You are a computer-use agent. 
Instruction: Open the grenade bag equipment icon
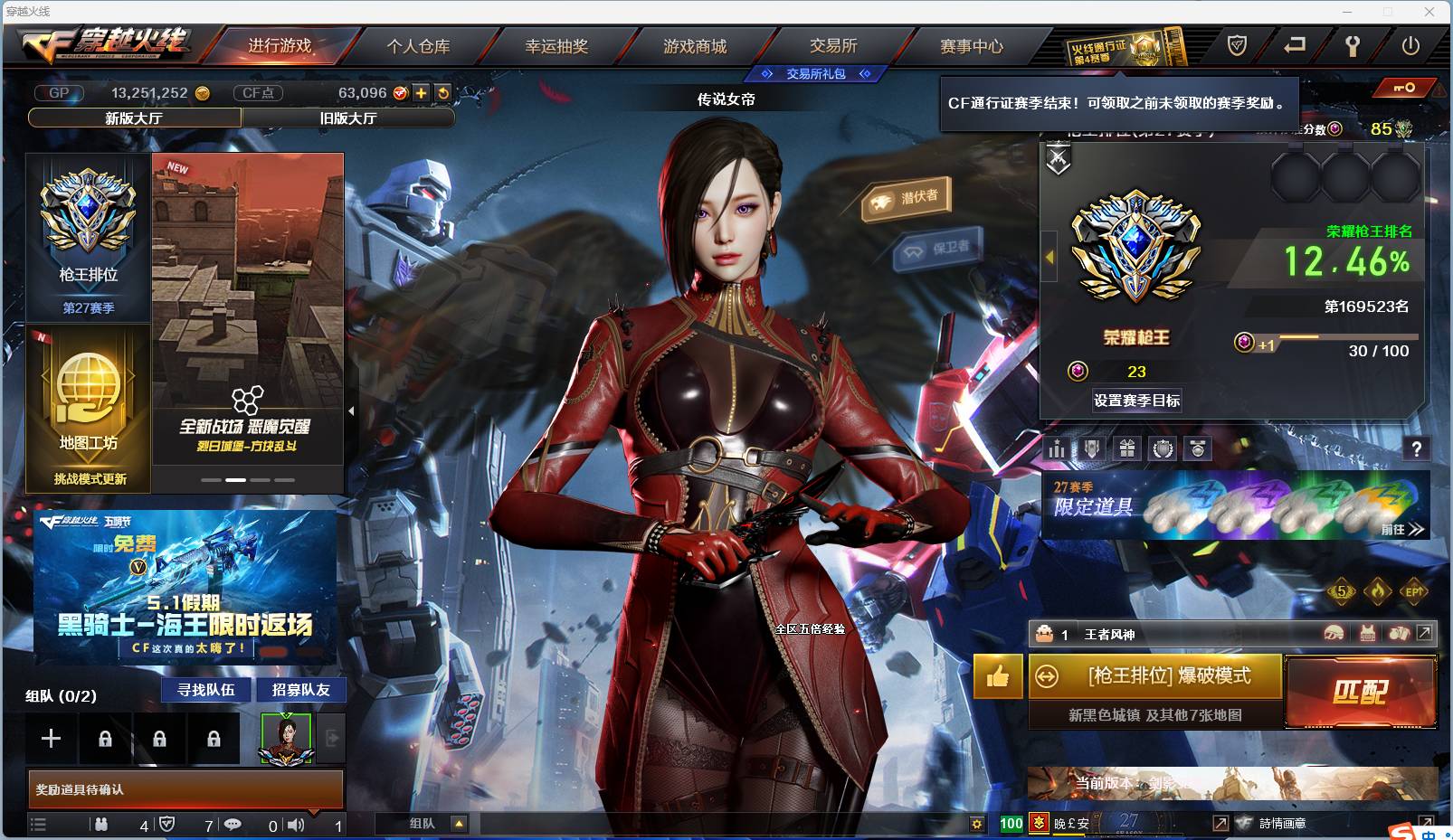point(1400,634)
